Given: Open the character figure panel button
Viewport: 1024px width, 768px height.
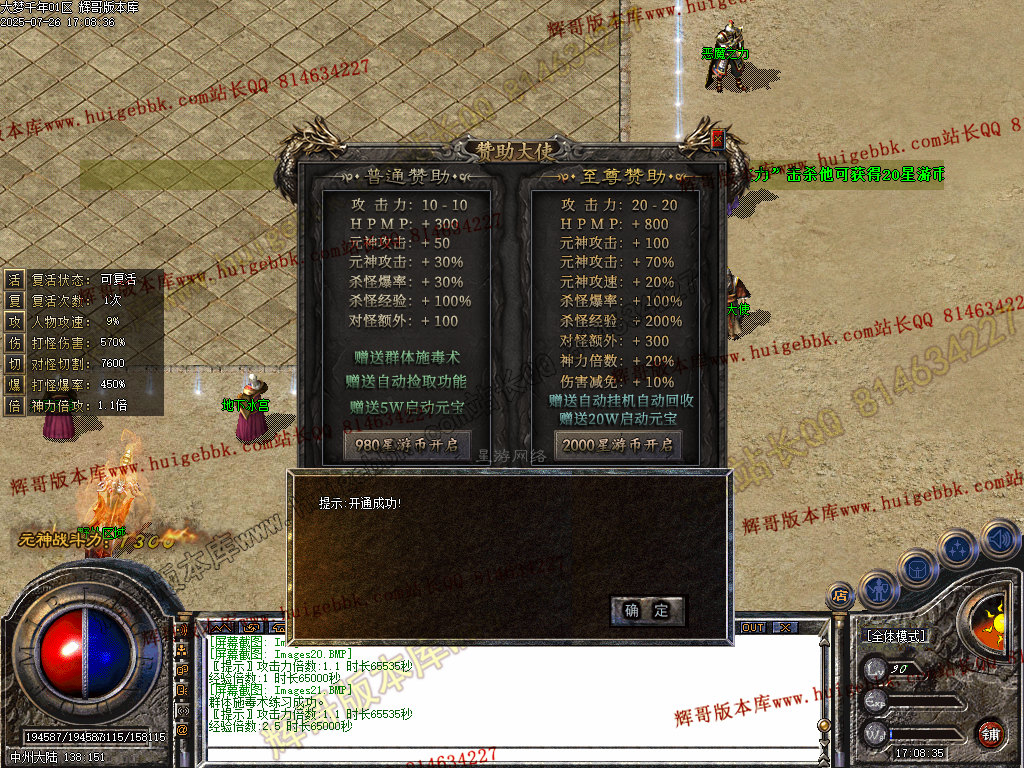Looking at the screenshot, I should [x=877, y=588].
